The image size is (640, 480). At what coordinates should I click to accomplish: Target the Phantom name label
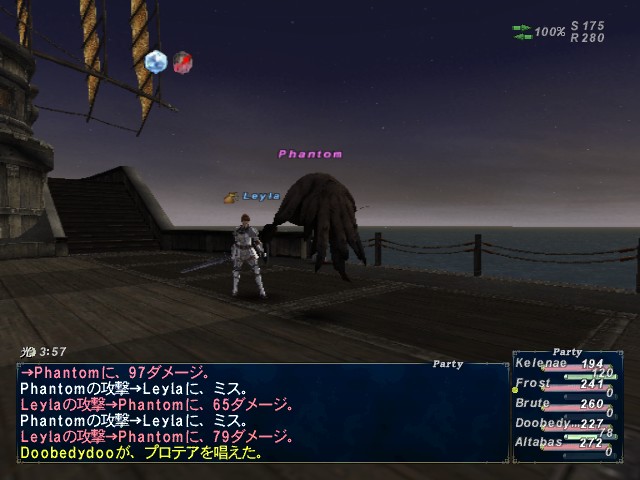coord(310,154)
